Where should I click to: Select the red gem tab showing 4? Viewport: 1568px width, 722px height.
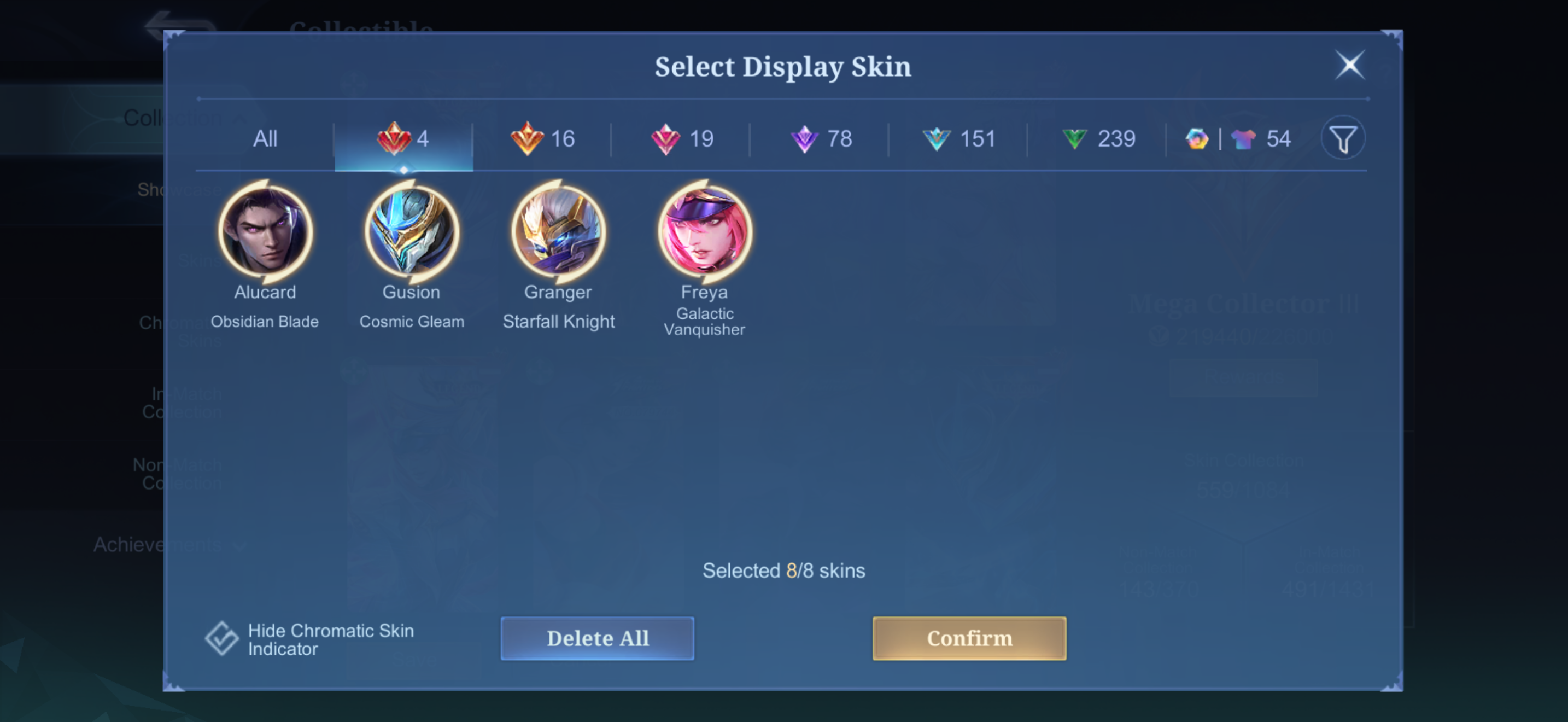click(x=403, y=139)
